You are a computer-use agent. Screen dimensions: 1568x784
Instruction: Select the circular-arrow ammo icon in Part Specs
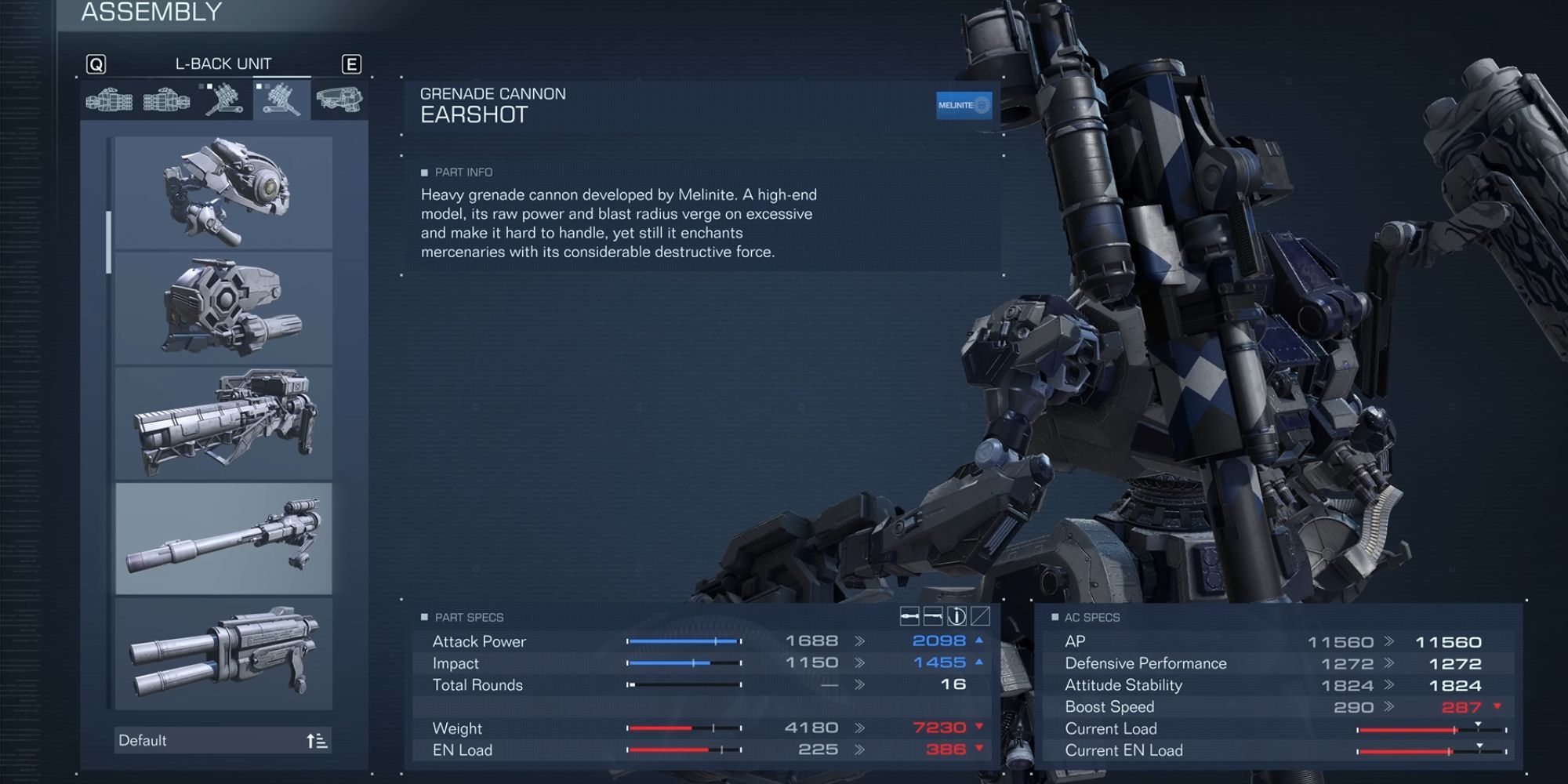click(956, 615)
